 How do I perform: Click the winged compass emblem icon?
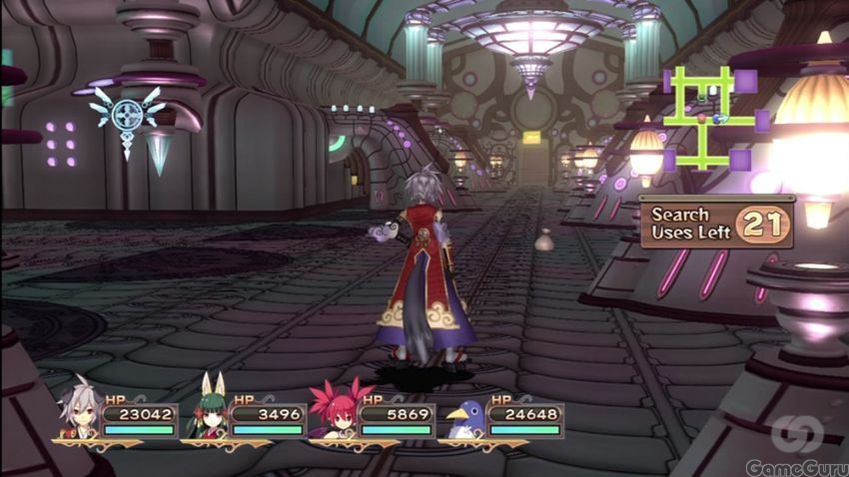coord(127,116)
